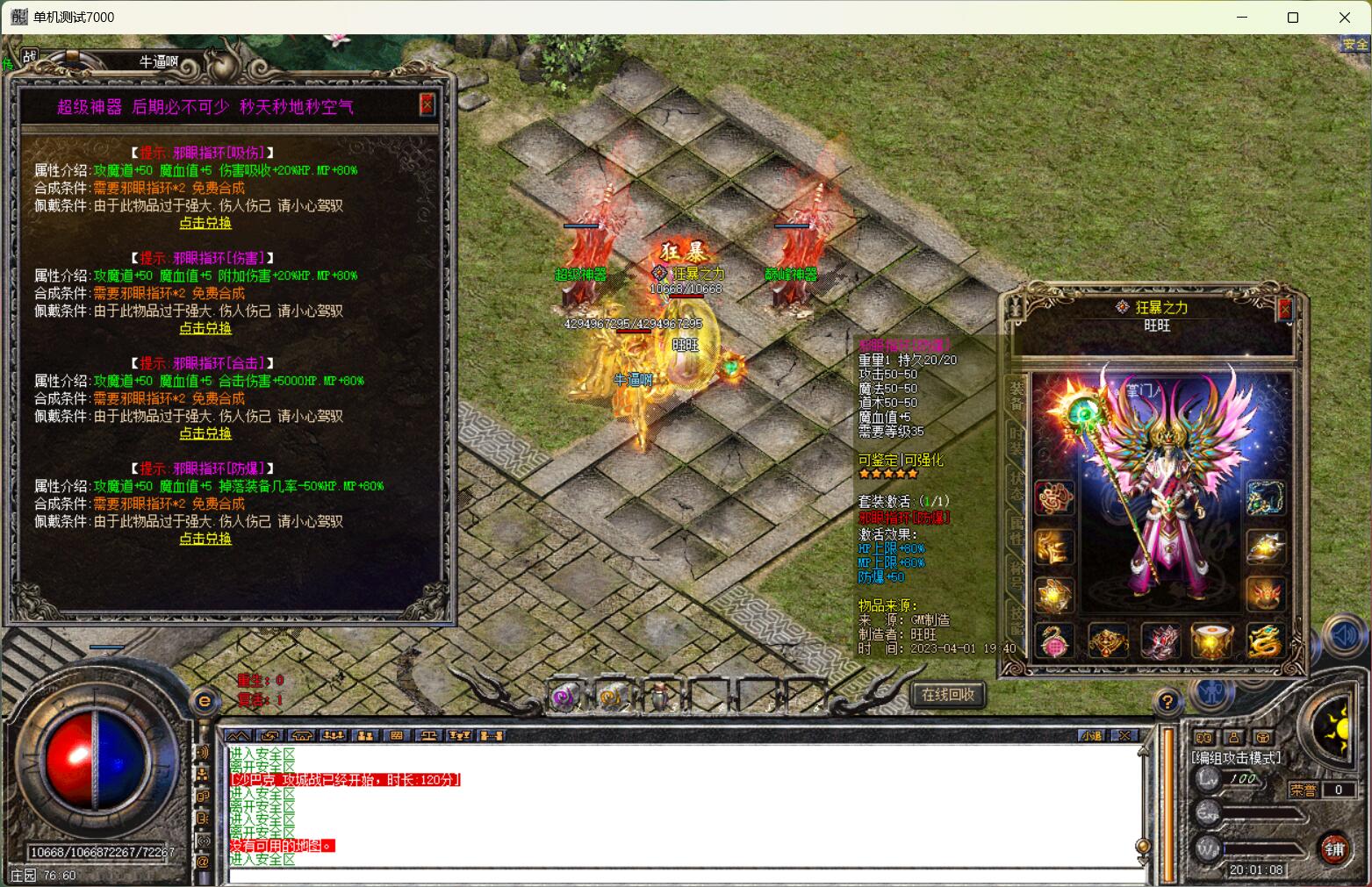Maximize the game window
The width and height of the screenshot is (1372, 887).
tap(1292, 18)
